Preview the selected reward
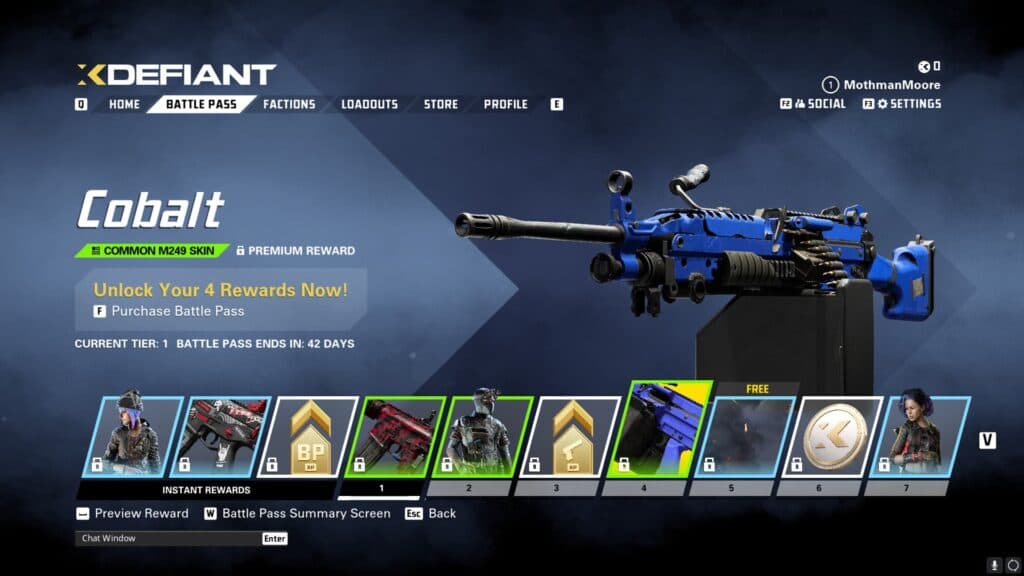The height and width of the screenshot is (576, 1024). click(x=141, y=513)
